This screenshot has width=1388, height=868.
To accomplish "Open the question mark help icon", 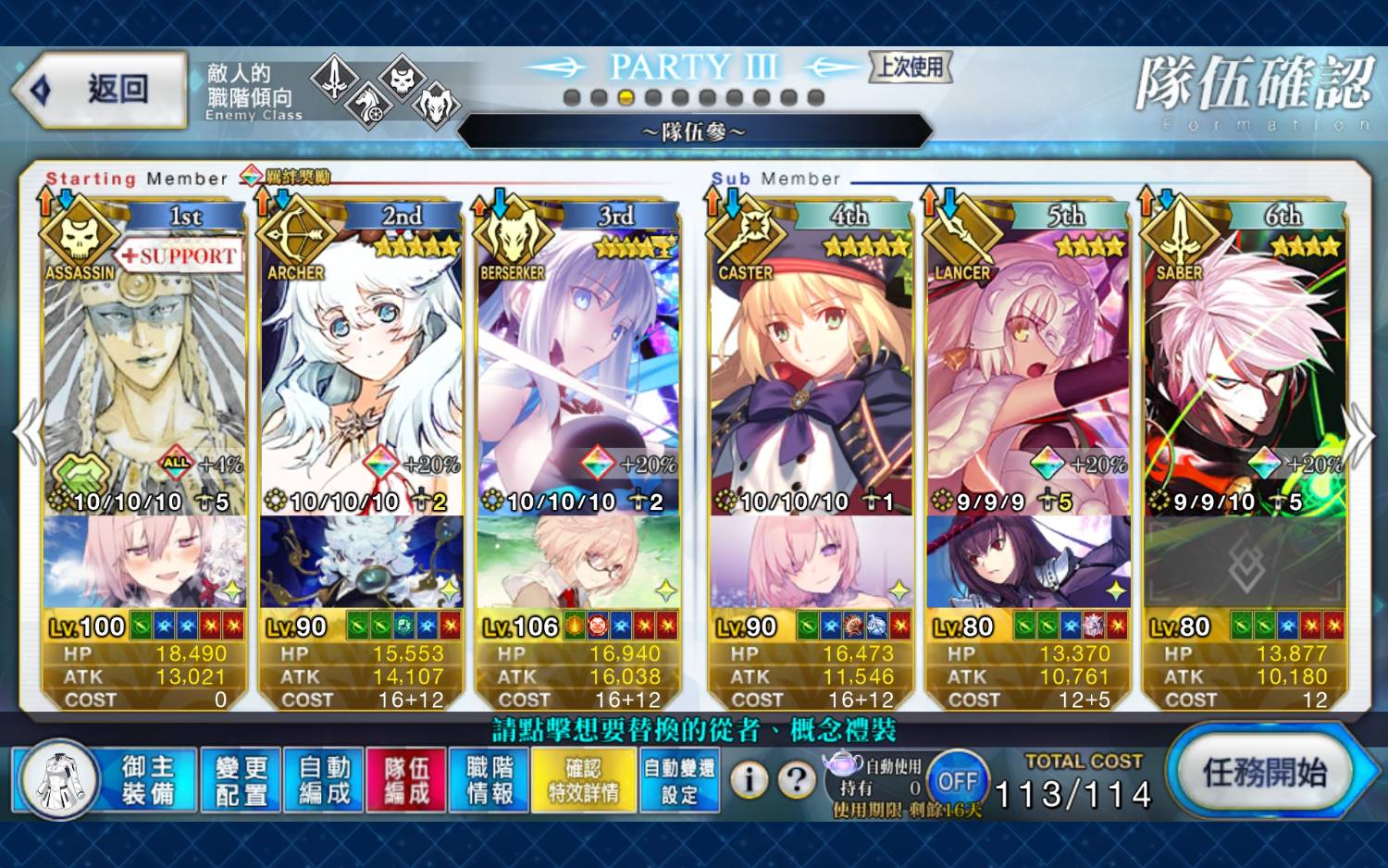I will pos(796,780).
